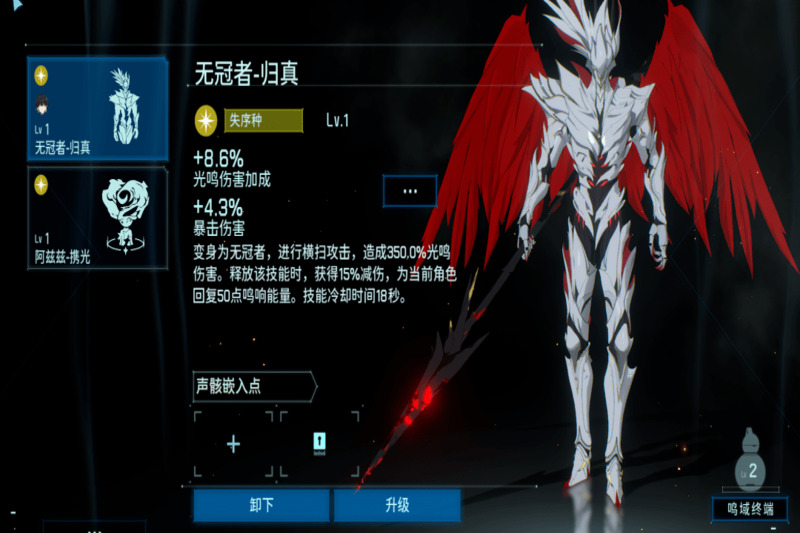This screenshot has height=533, width=800.
Task: Click the 卸下 unequip button
Action: pyautogui.click(x=261, y=505)
